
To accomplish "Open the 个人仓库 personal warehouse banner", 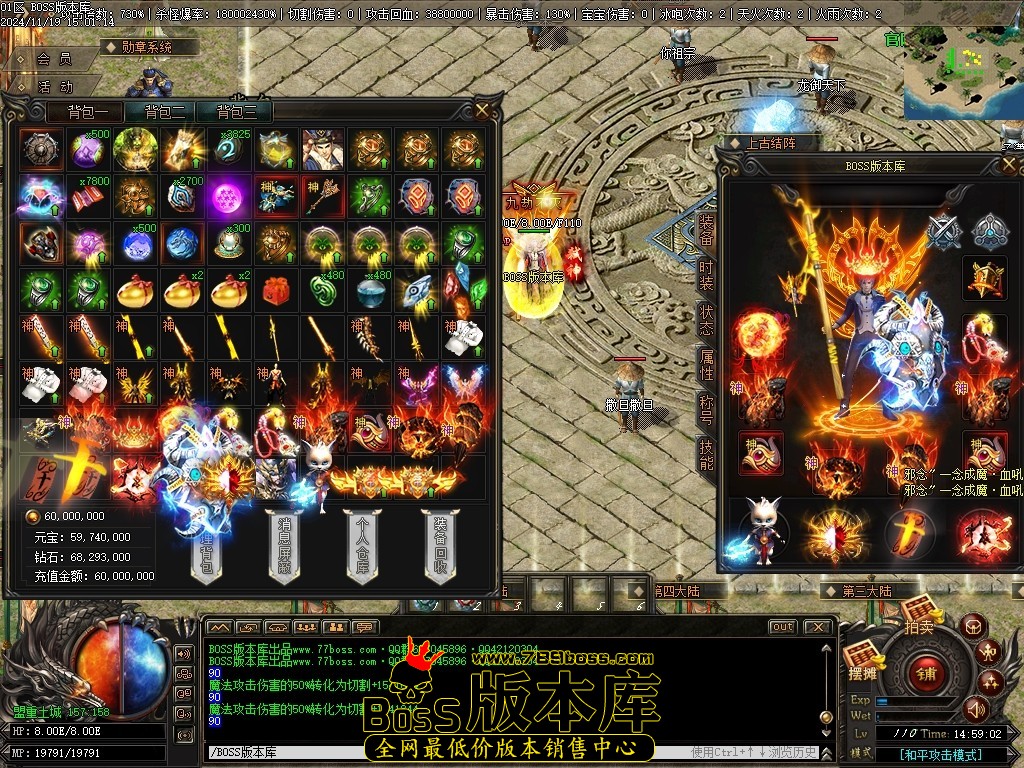I will pyautogui.click(x=361, y=545).
